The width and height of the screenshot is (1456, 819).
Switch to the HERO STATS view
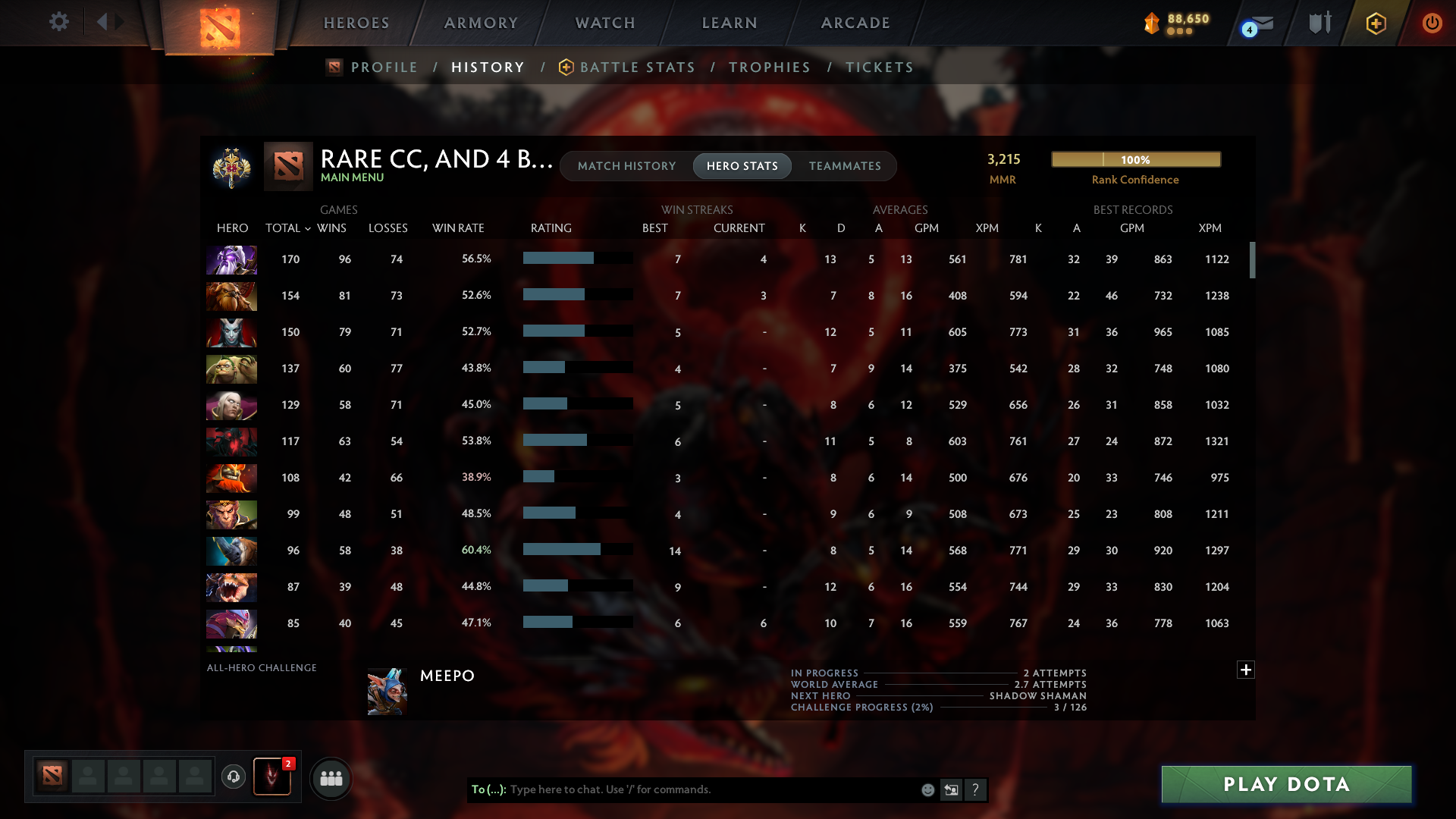742,166
